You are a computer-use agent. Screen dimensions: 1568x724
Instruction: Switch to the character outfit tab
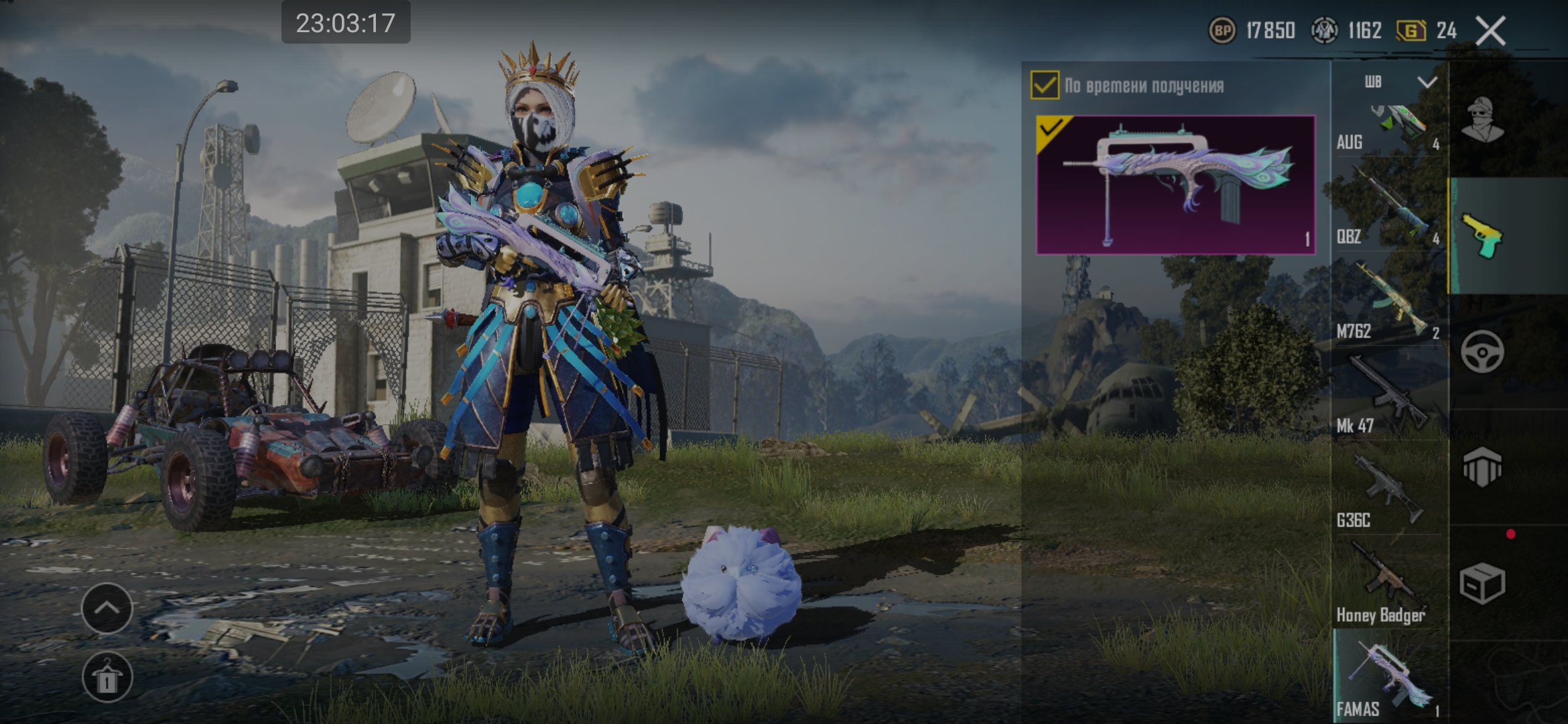coord(1483,121)
